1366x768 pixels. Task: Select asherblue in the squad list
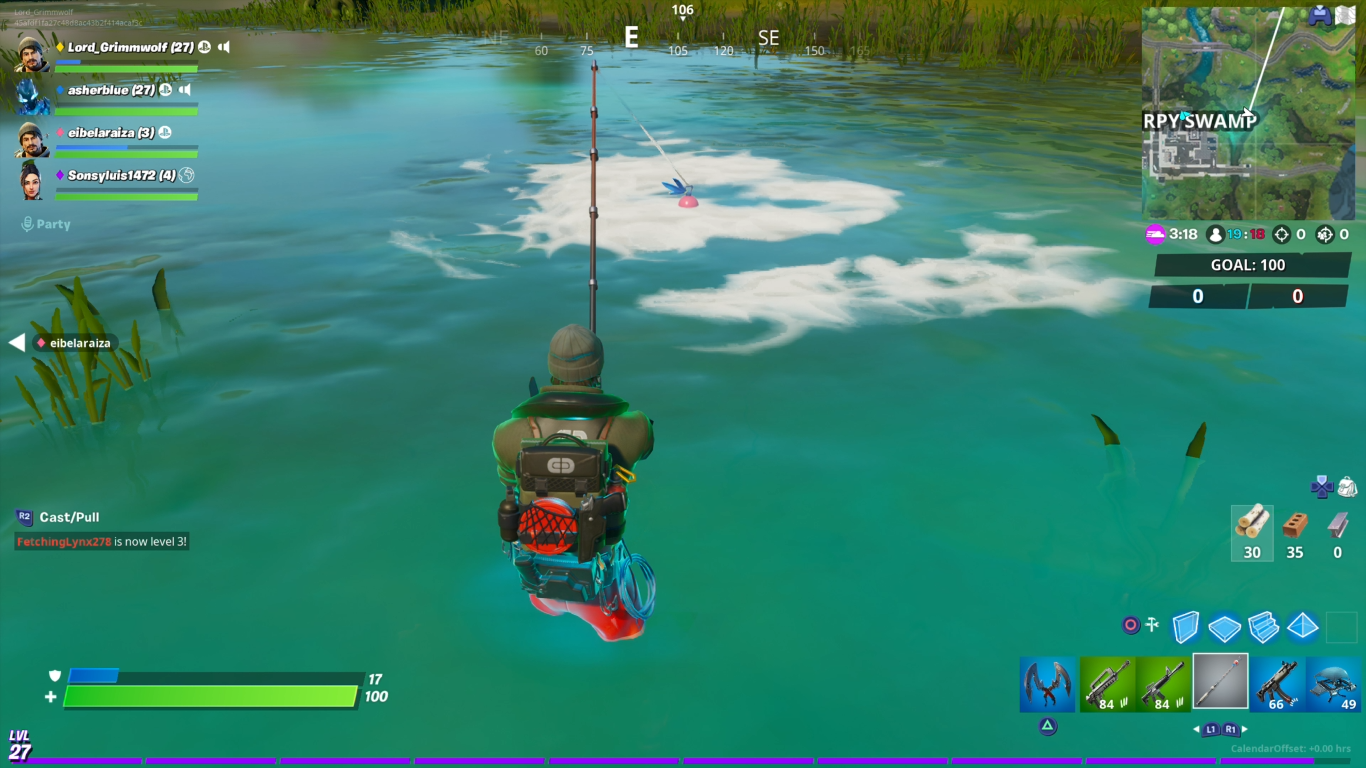[111, 90]
